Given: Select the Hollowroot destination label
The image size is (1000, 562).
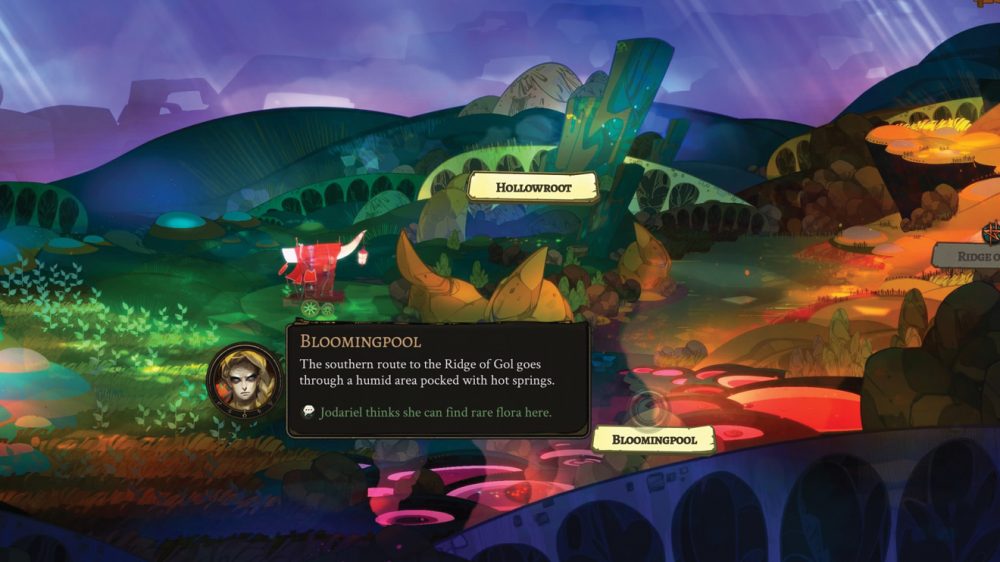Looking at the screenshot, I should 532,186.
